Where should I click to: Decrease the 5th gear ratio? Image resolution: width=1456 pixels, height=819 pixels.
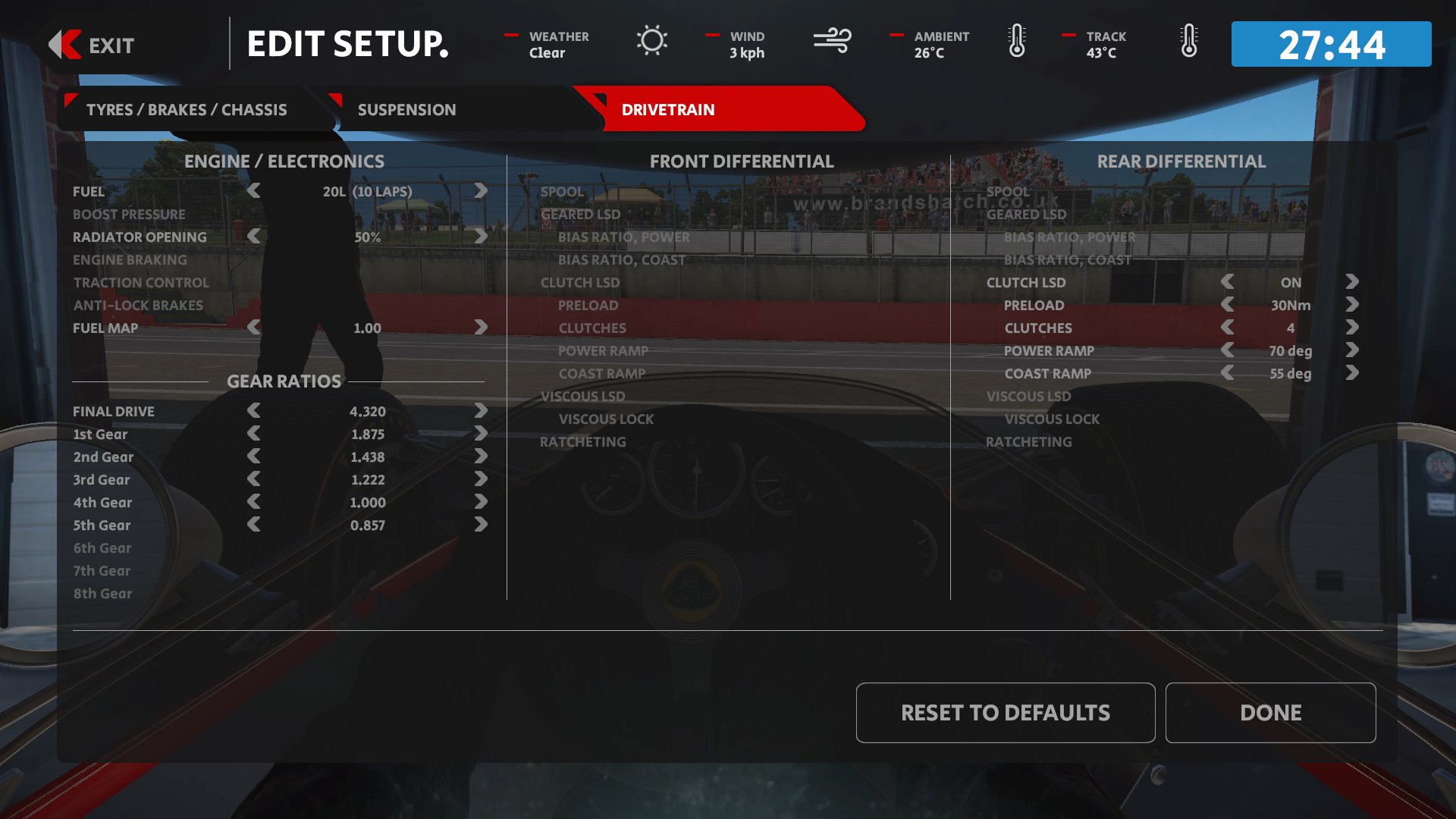coord(254,525)
